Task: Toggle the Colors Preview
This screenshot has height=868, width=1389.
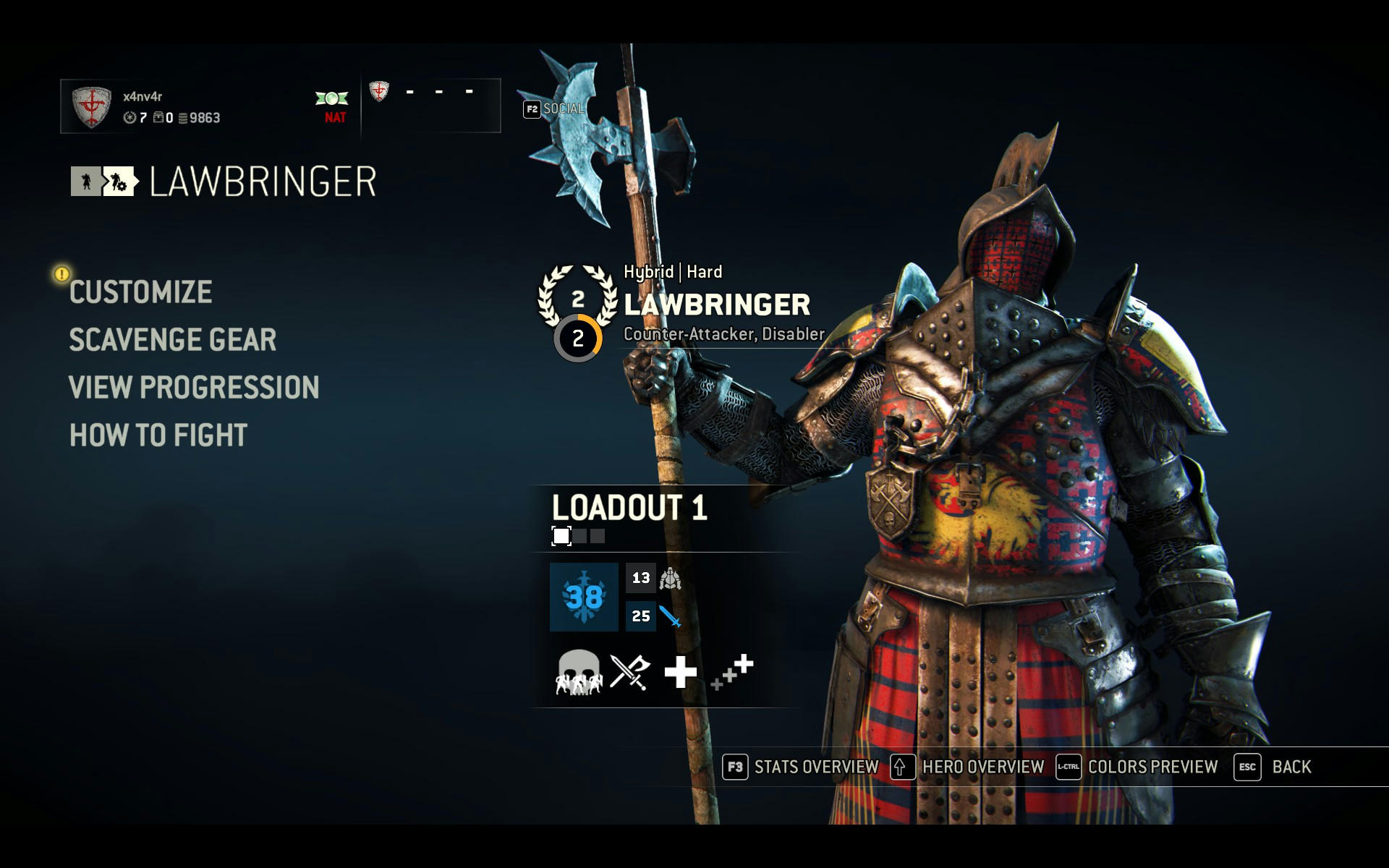Action: click(x=1137, y=767)
